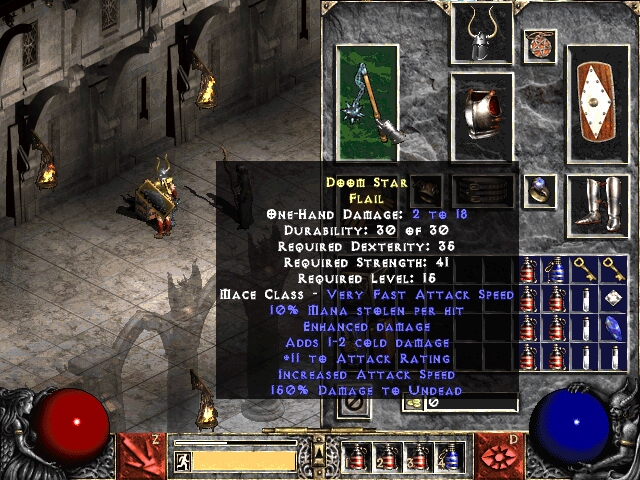
Task: Select the kite shield slot
Action: pos(598,102)
